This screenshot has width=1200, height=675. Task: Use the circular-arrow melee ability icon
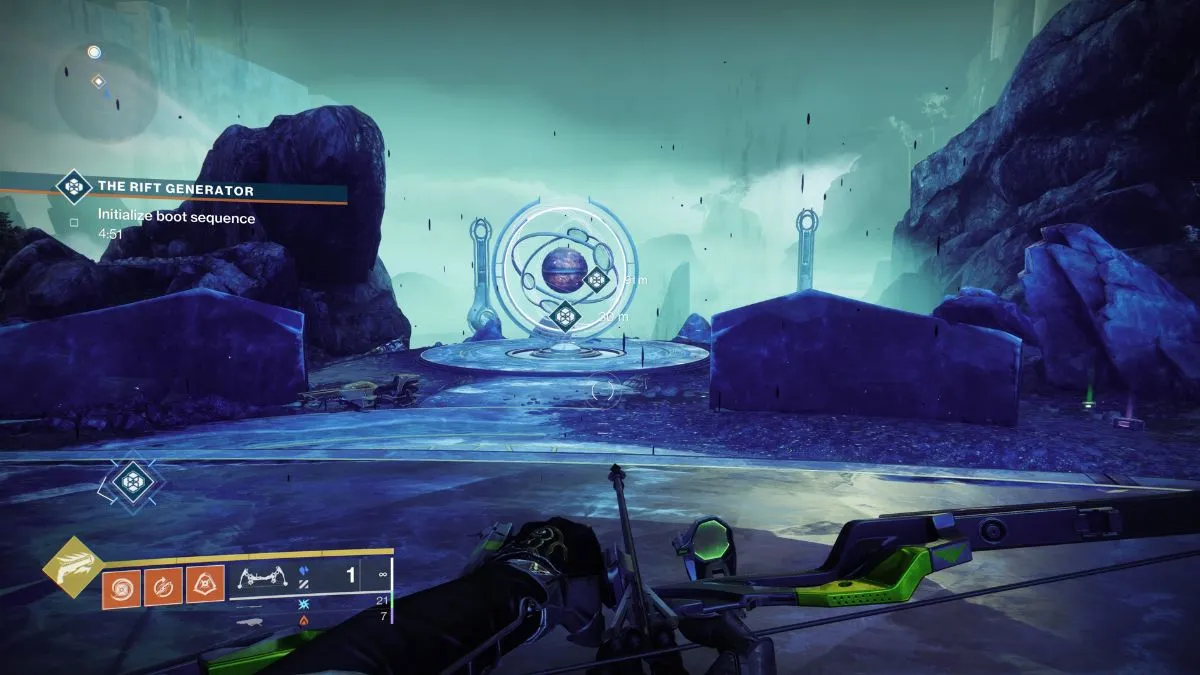163,585
